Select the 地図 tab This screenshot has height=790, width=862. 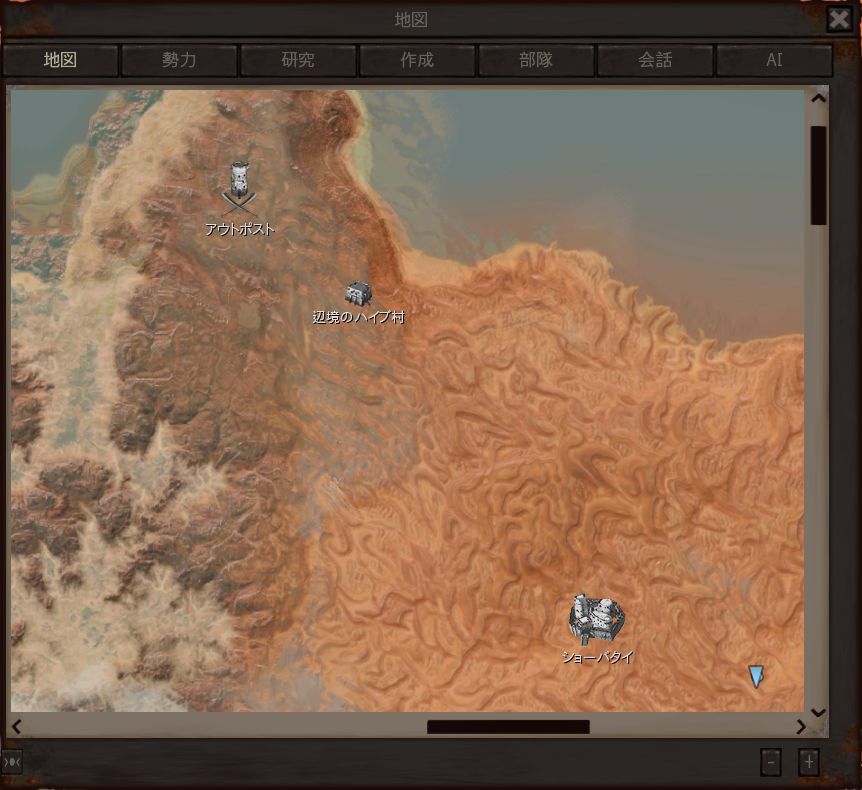coord(60,60)
